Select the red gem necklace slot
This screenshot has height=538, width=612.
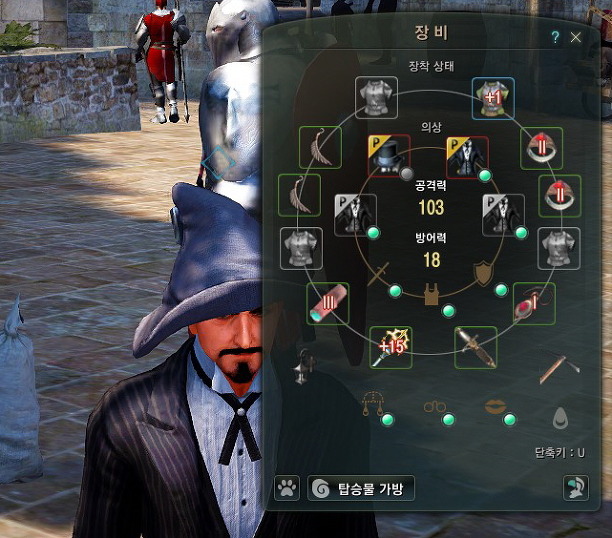click(533, 301)
